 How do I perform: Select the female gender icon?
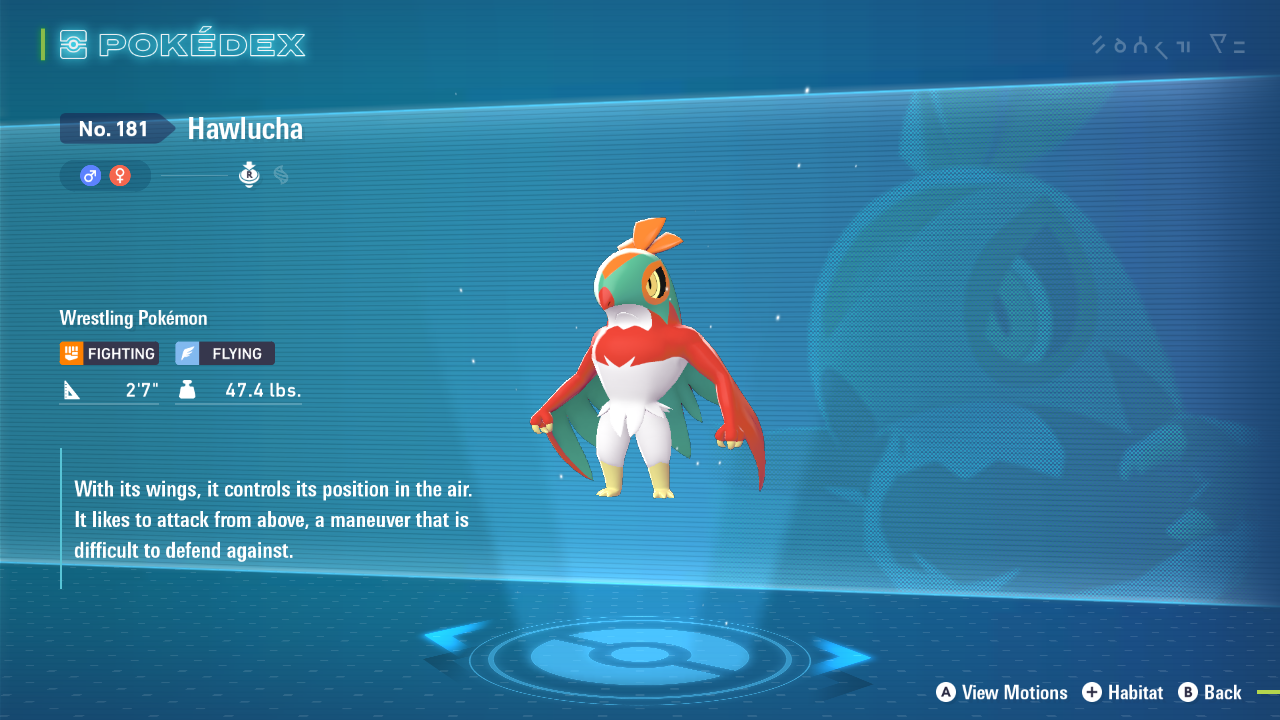point(120,176)
